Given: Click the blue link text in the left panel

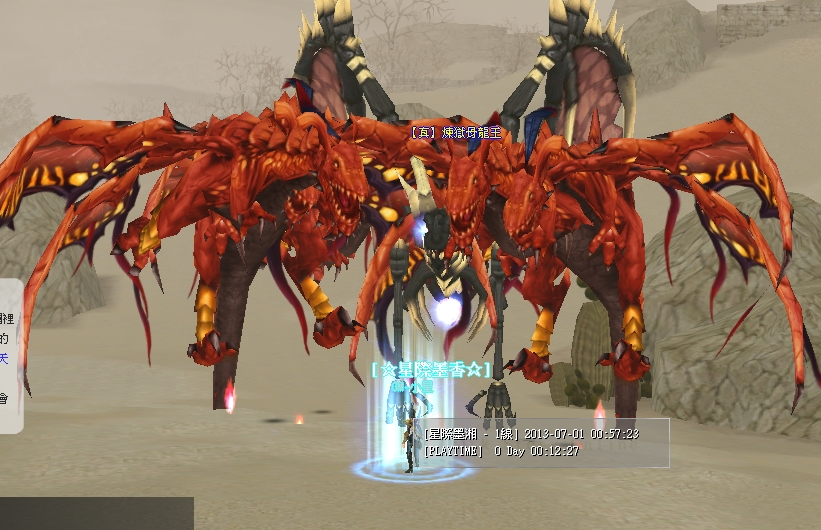Looking at the screenshot, I should [x=5, y=359].
